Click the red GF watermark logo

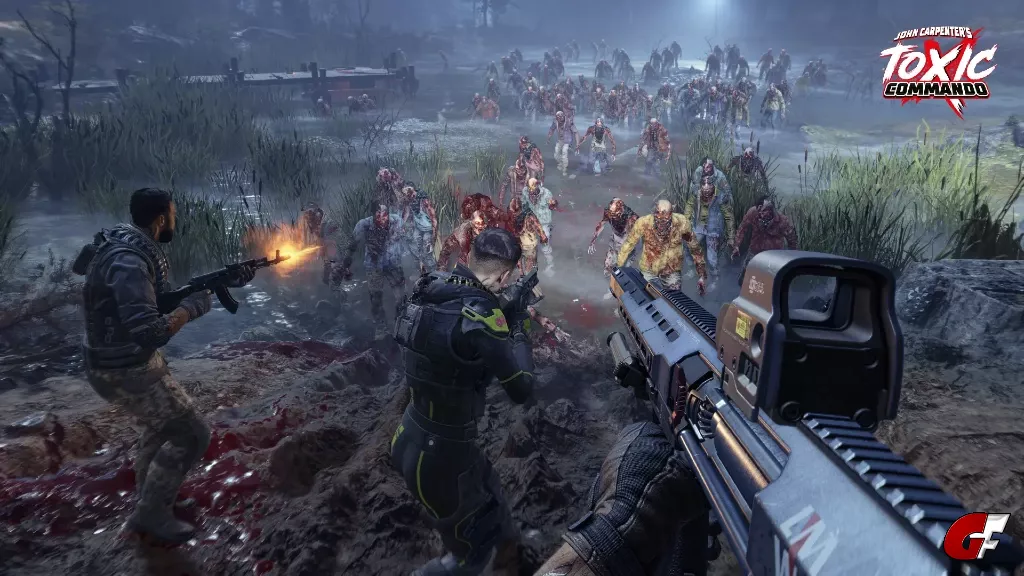[976, 535]
